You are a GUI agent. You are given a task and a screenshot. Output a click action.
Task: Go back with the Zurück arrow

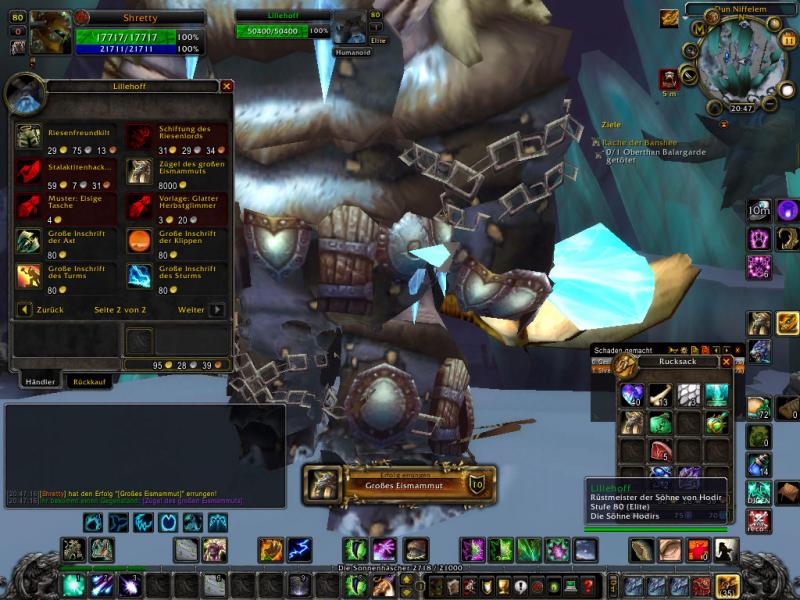tap(26, 310)
